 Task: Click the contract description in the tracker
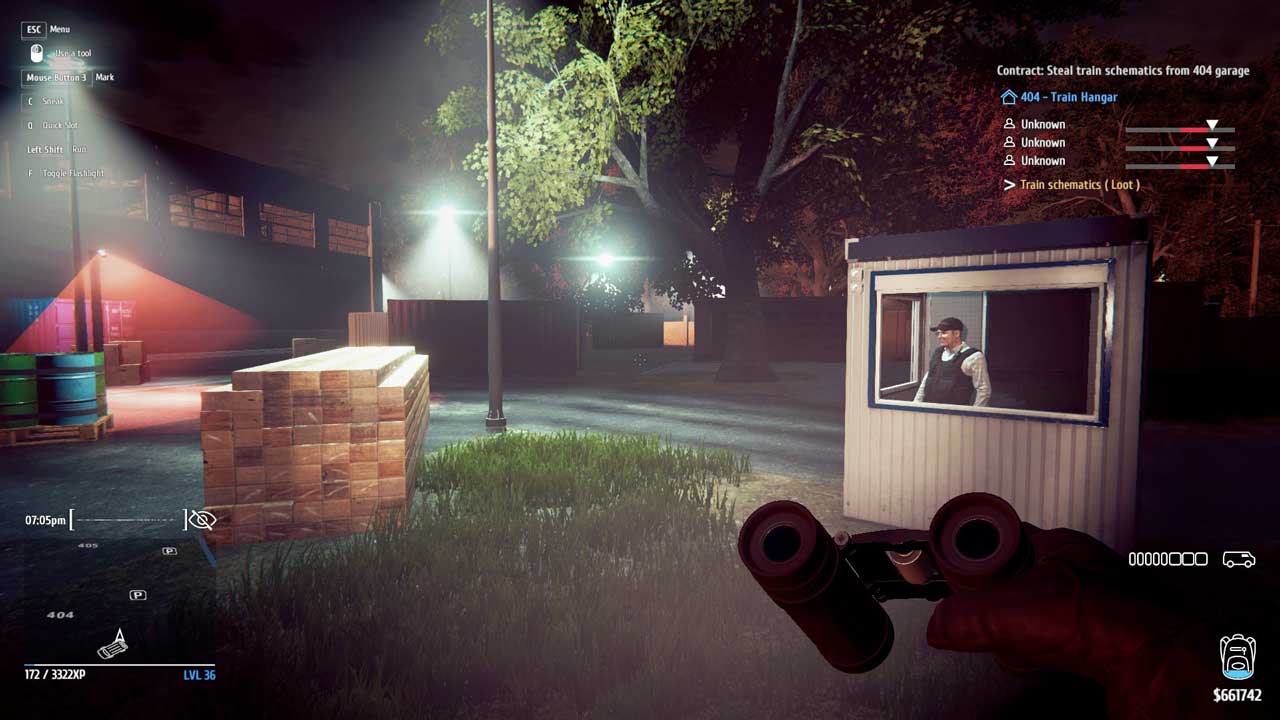tap(1122, 71)
